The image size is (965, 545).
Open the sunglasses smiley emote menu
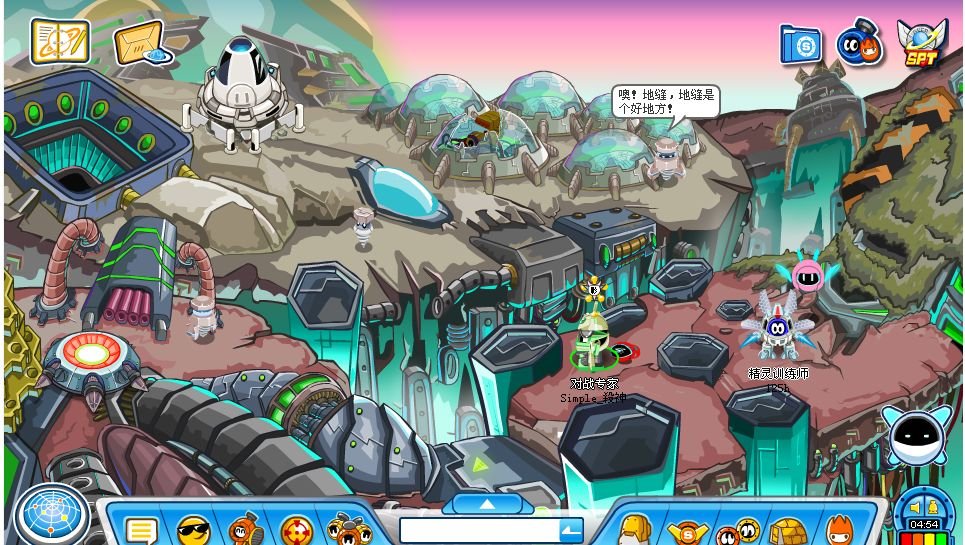coord(194,529)
